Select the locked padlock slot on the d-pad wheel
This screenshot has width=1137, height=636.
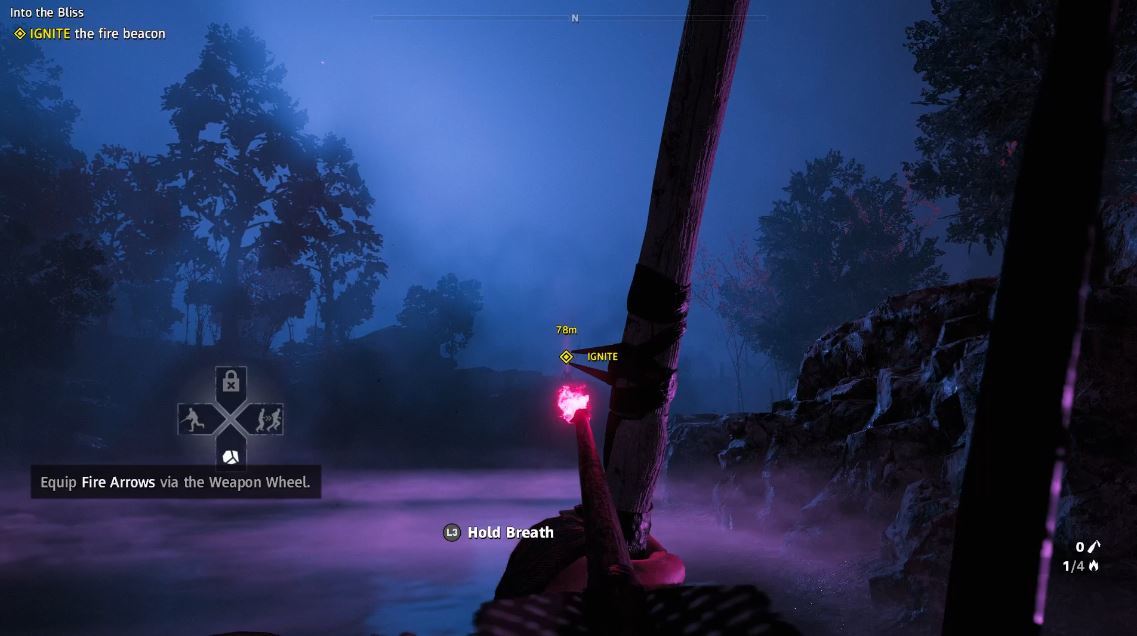click(x=231, y=381)
